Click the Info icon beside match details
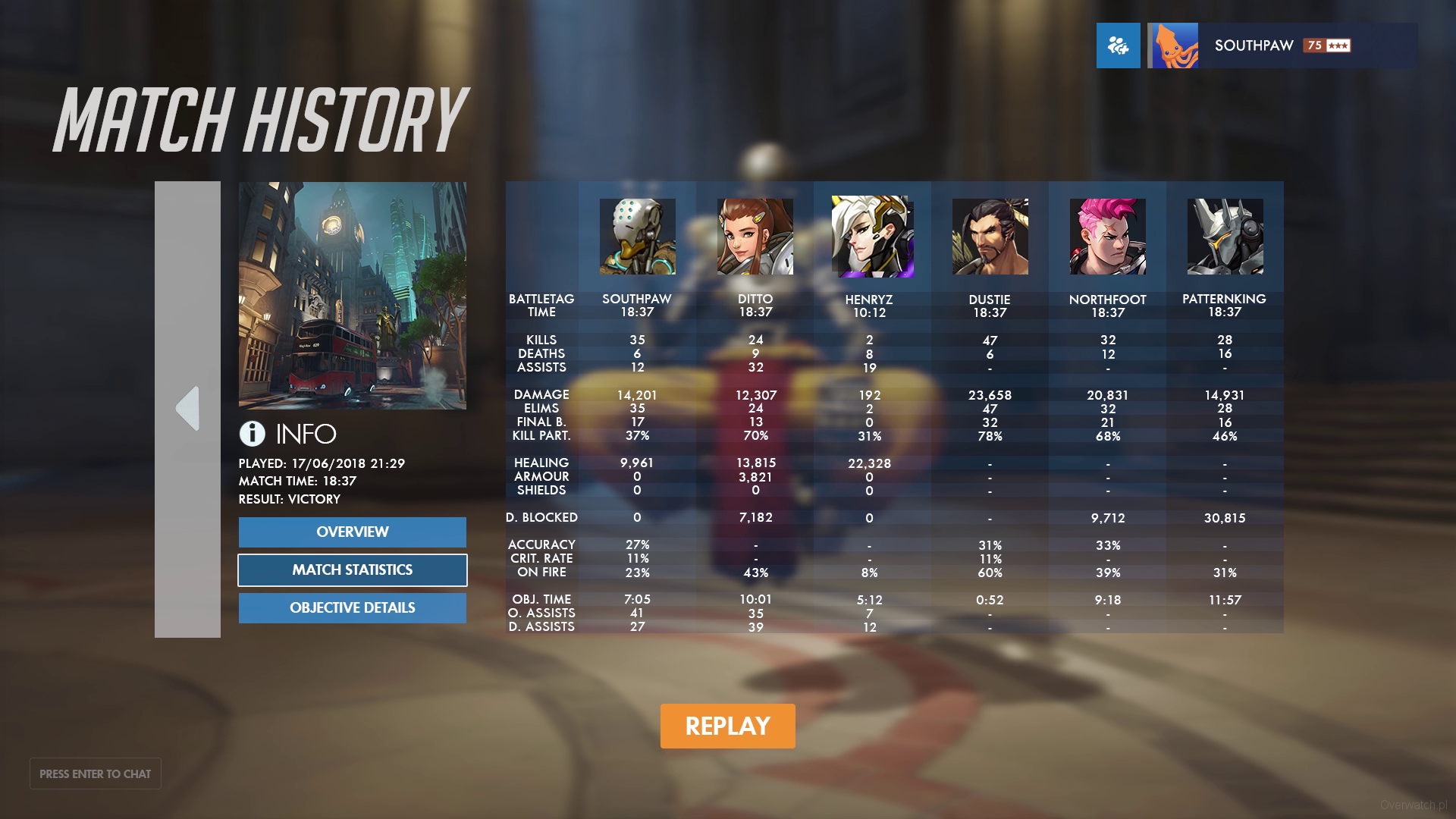 (x=253, y=434)
